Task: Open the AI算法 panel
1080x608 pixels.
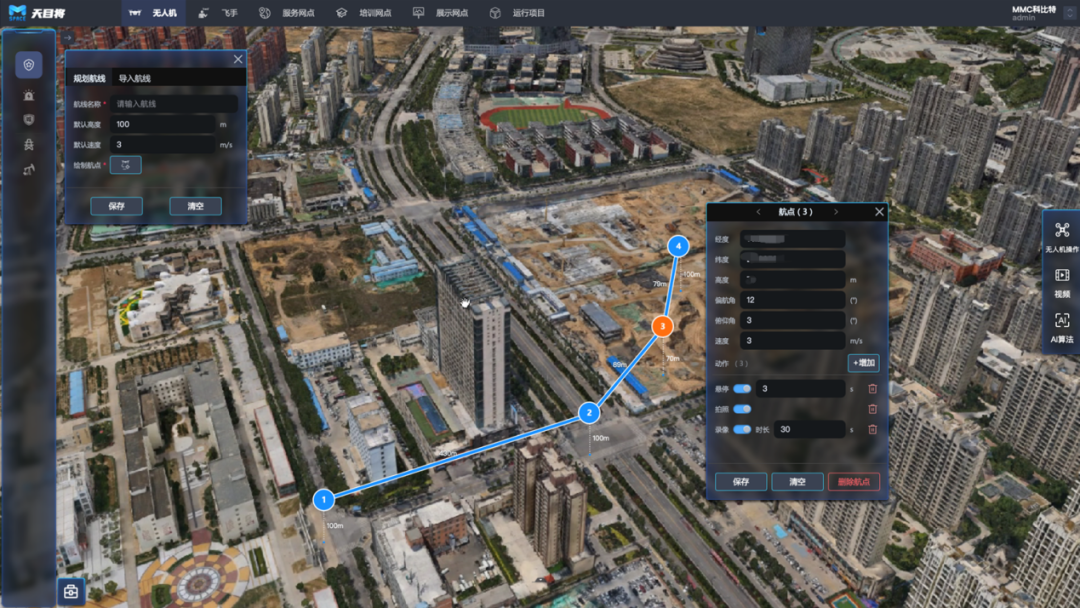Action: [1062, 327]
